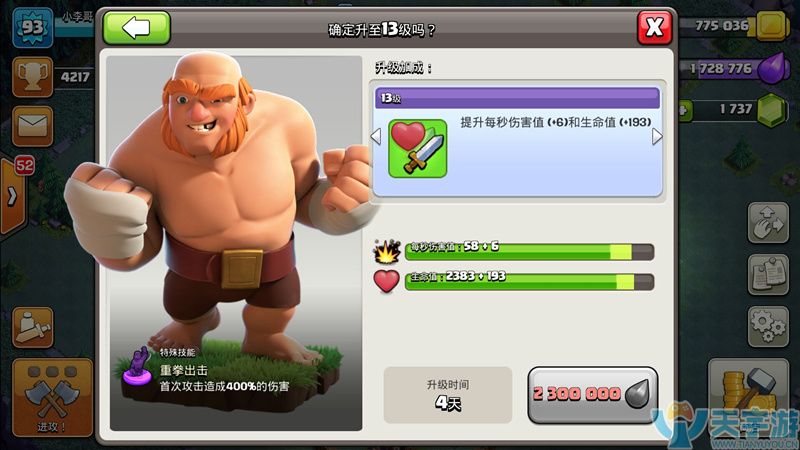800x450 pixels.
Task: Tap the green gems icon
Action: (773, 109)
